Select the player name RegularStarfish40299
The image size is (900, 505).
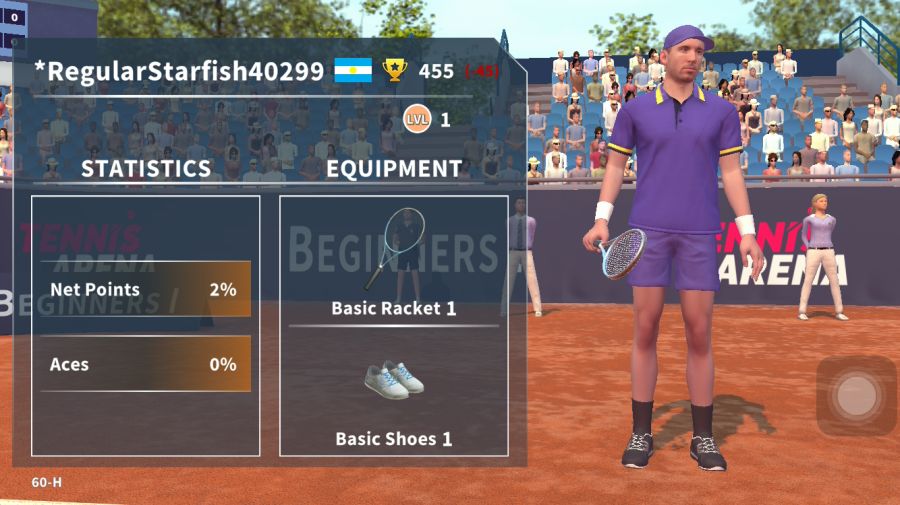coord(179,71)
